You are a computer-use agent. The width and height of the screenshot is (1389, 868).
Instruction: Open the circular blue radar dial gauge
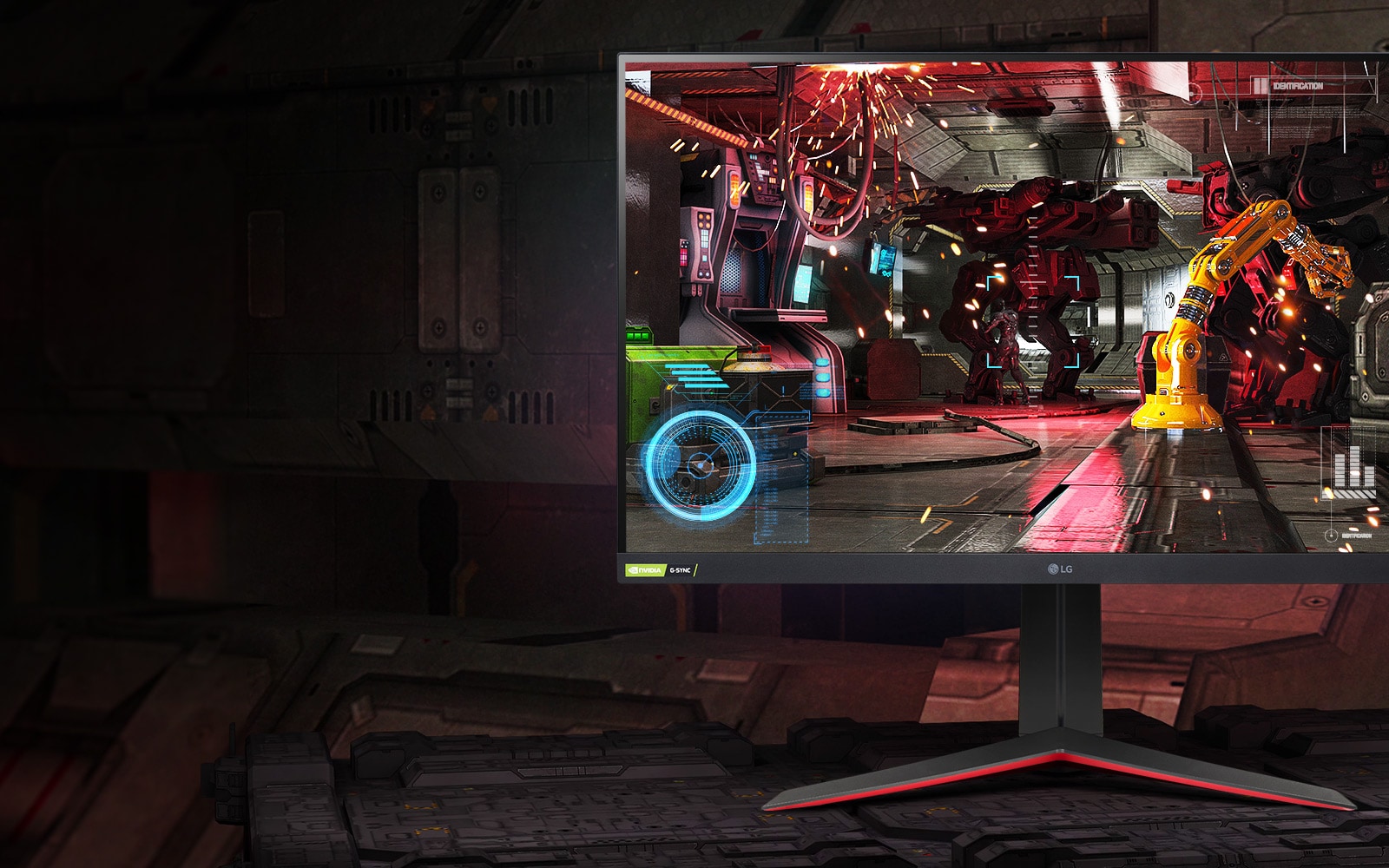700,467
